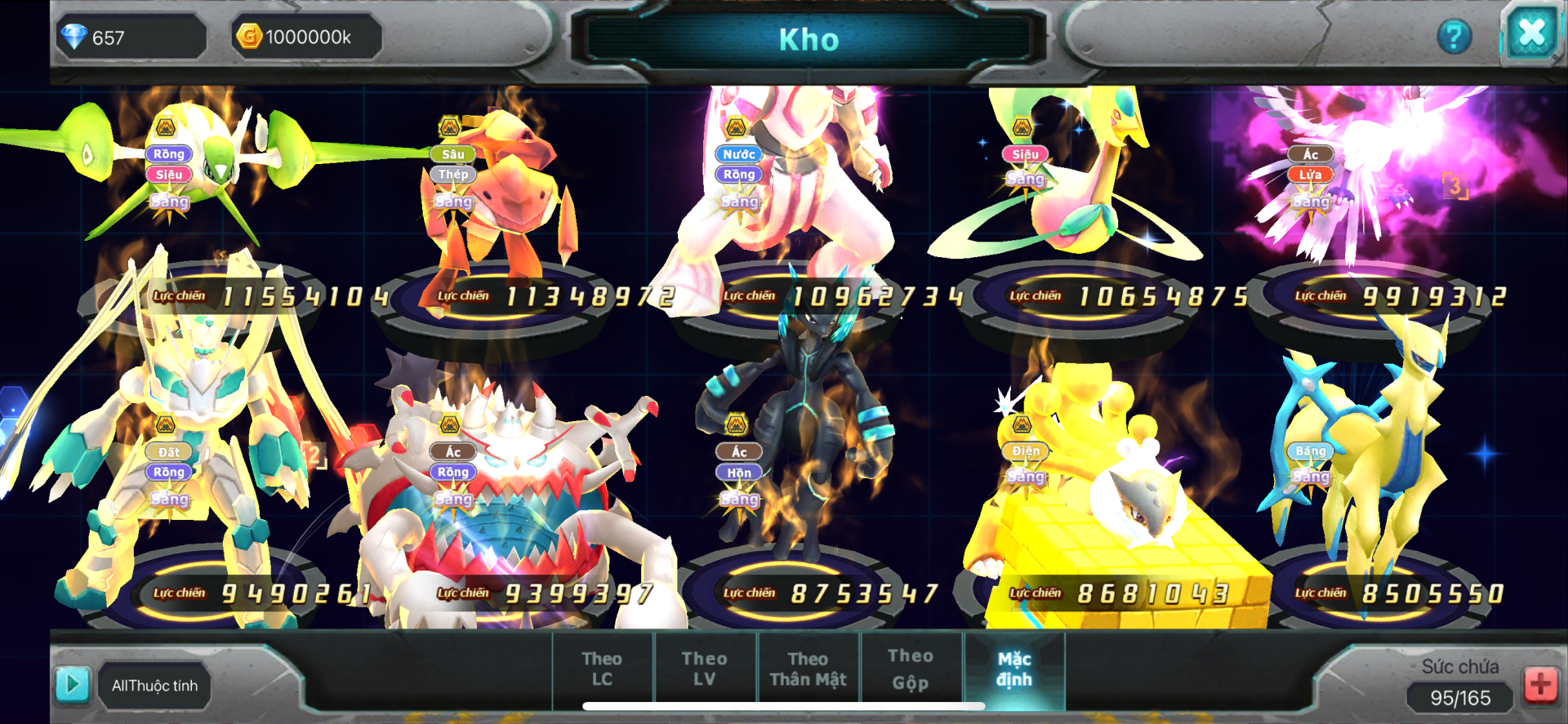Switch to Theo LV sorting
This screenshot has height=724, width=1568.
[x=704, y=668]
